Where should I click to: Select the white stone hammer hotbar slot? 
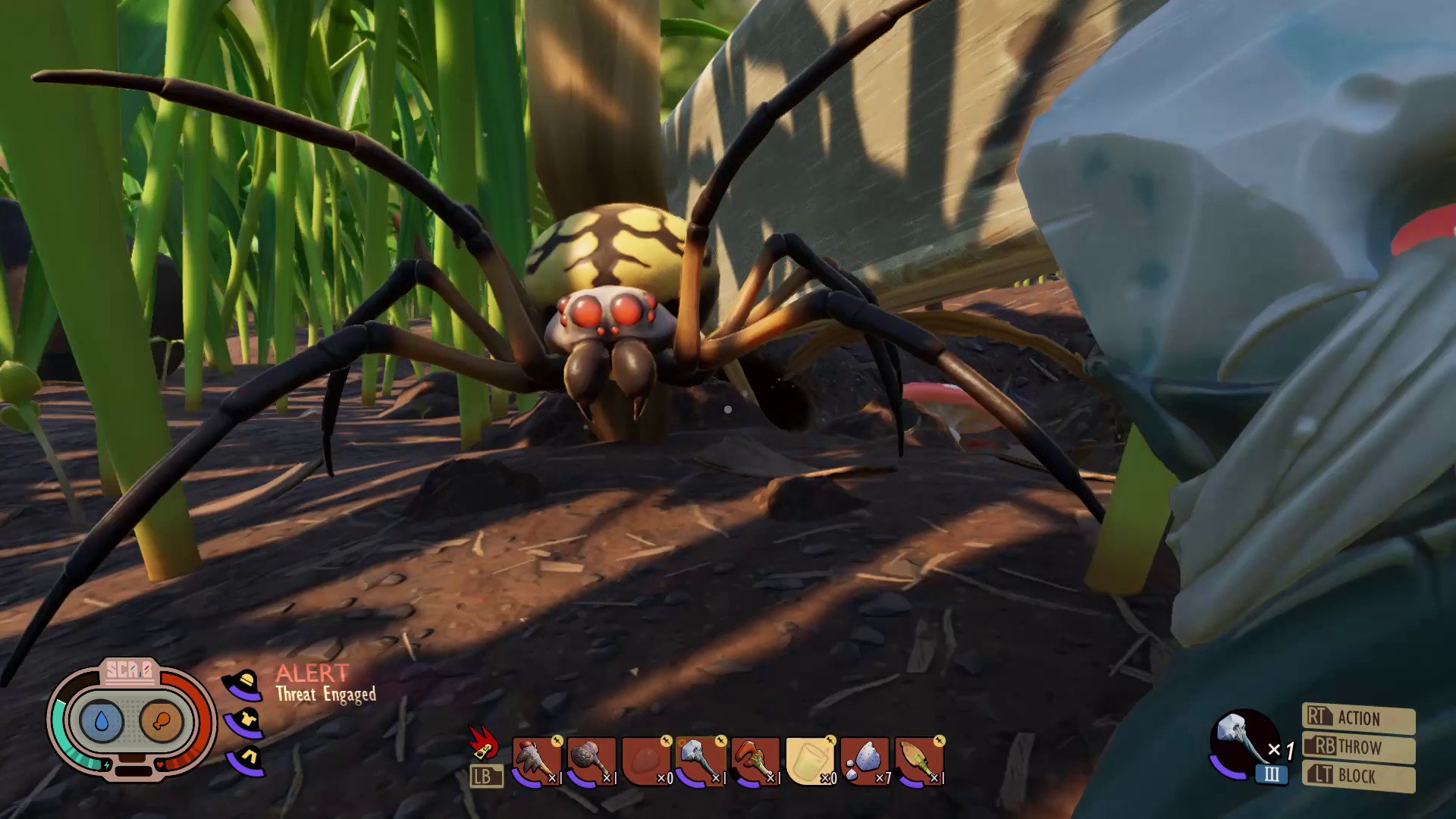coord(701,761)
